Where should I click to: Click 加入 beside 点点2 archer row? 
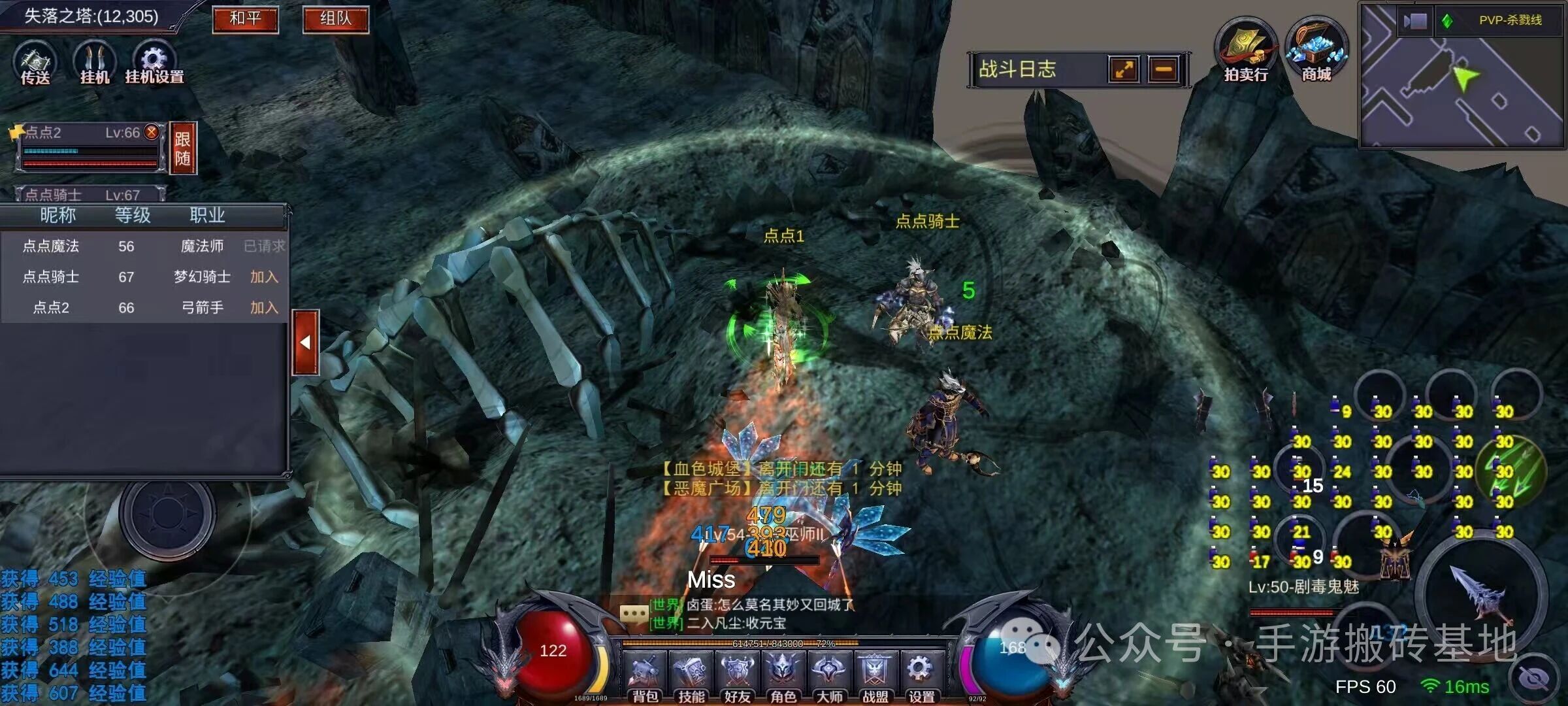pyautogui.click(x=264, y=308)
